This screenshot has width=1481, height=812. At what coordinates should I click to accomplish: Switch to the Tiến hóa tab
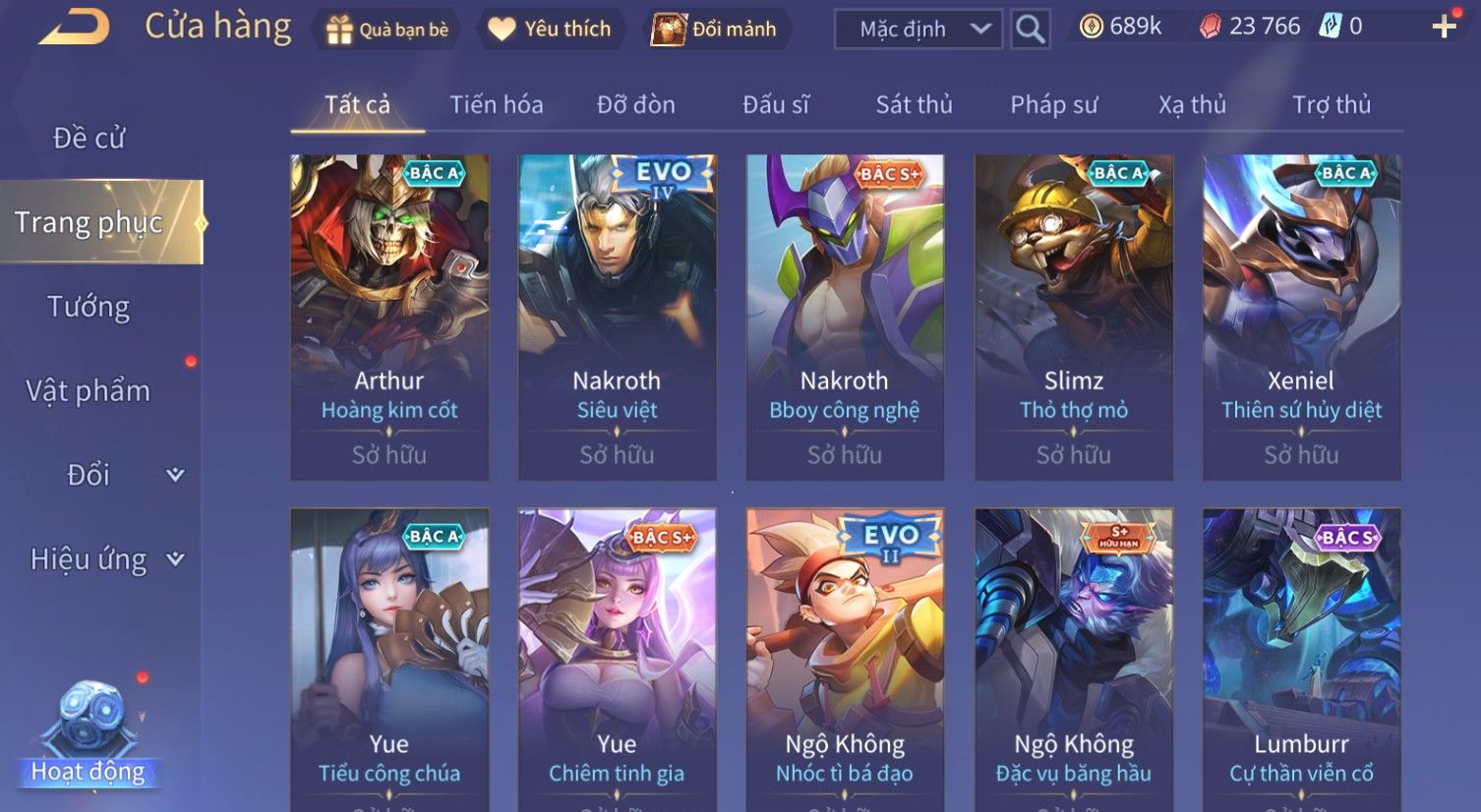497,105
